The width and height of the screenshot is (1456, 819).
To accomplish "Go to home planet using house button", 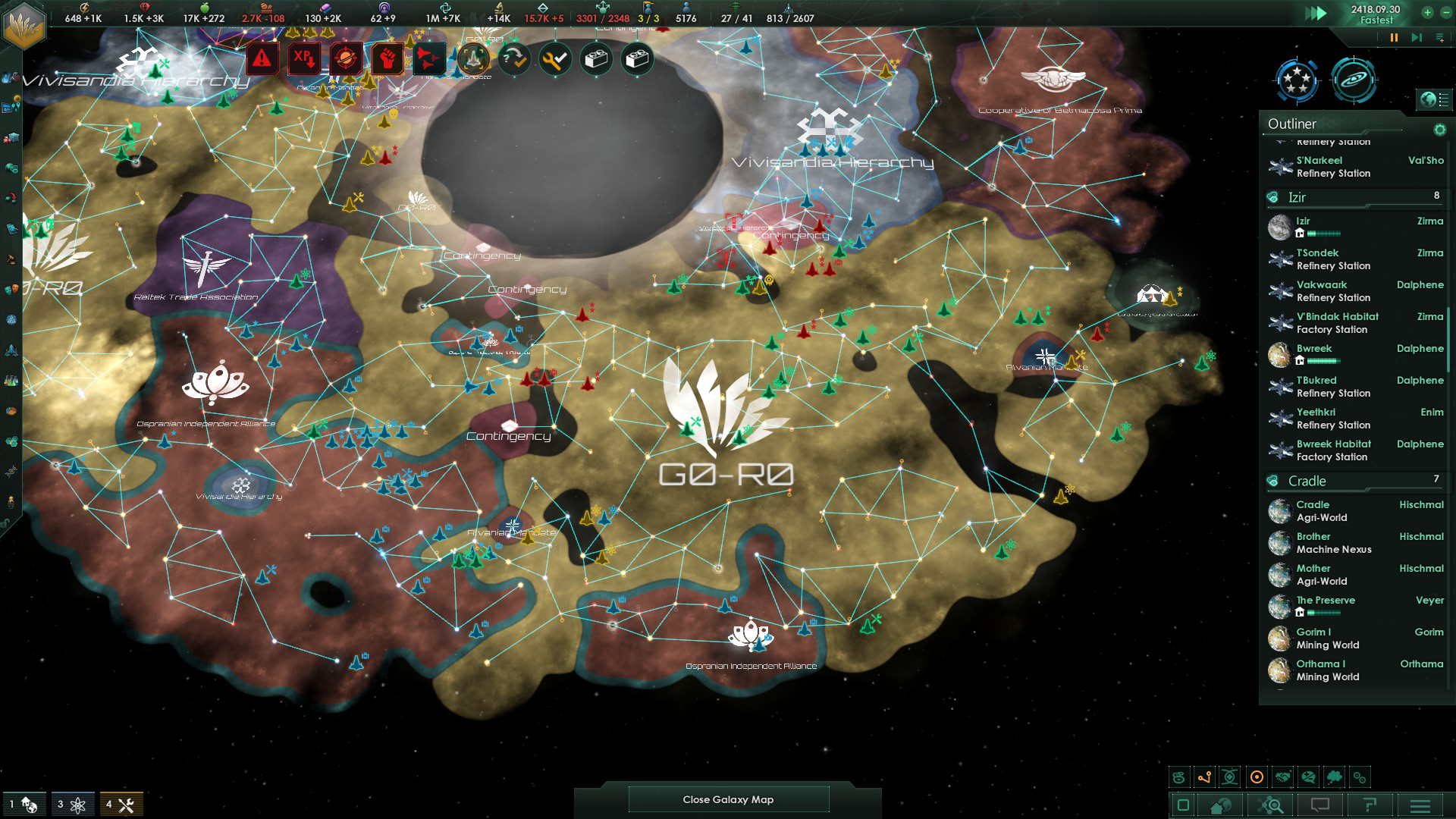I will coord(1220,805).
